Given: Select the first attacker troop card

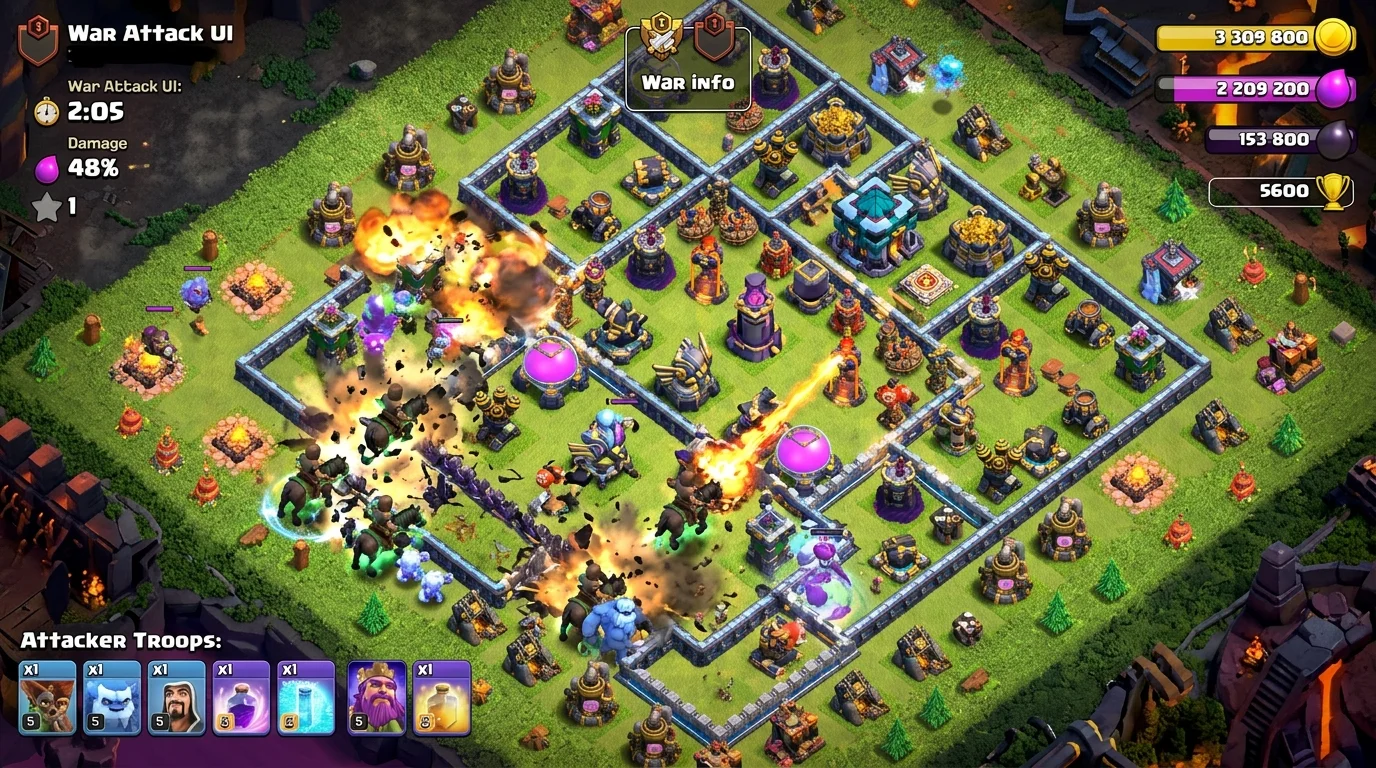Looking at the screenshot, I should pos(46,697).
